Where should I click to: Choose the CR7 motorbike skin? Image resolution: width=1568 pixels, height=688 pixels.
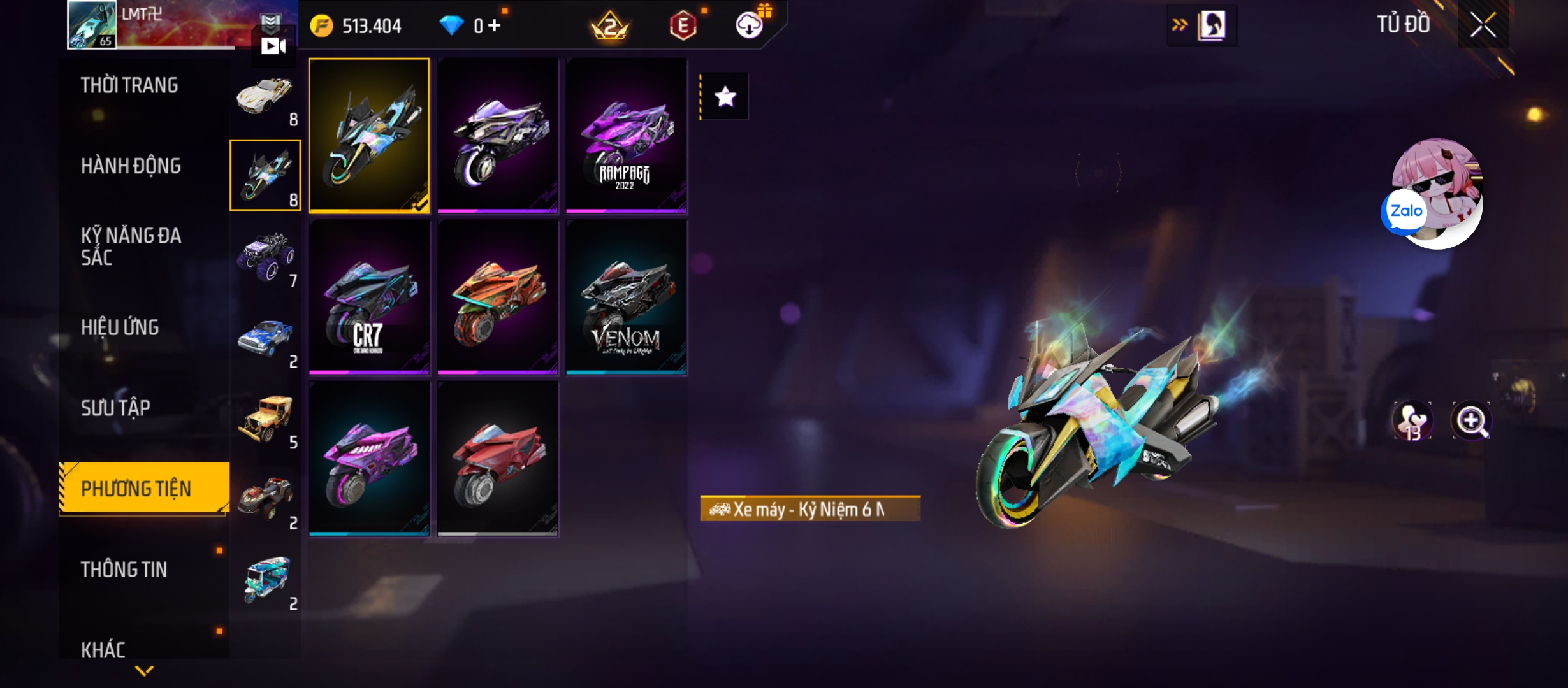tap(369, 297)
